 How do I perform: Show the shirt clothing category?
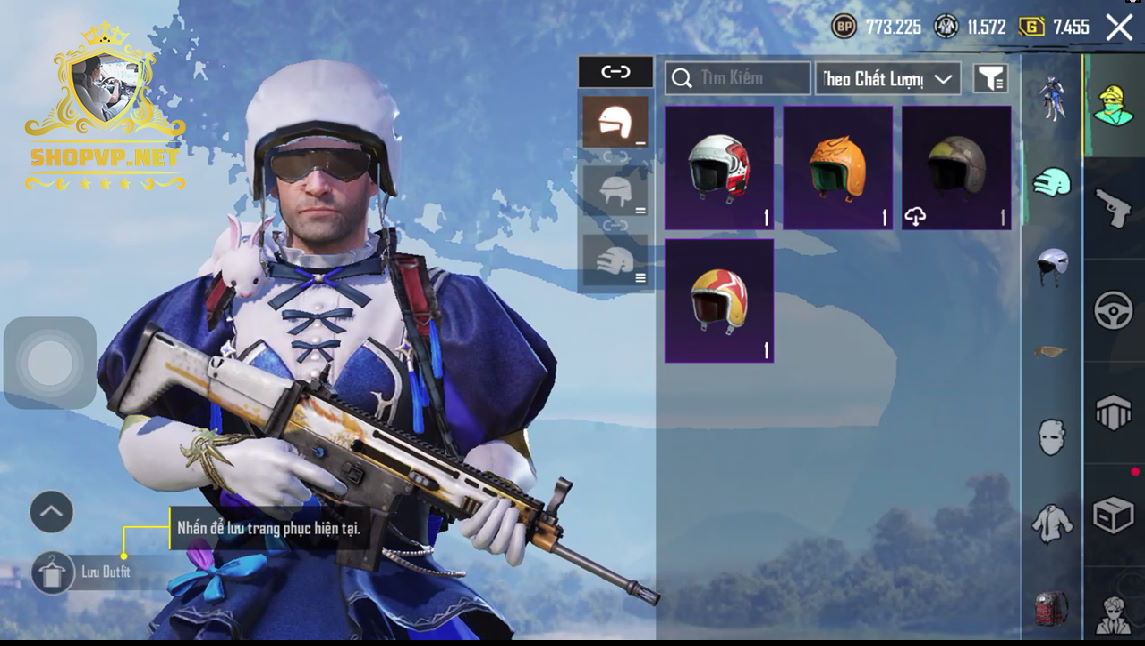click(x=1050, y=522)
